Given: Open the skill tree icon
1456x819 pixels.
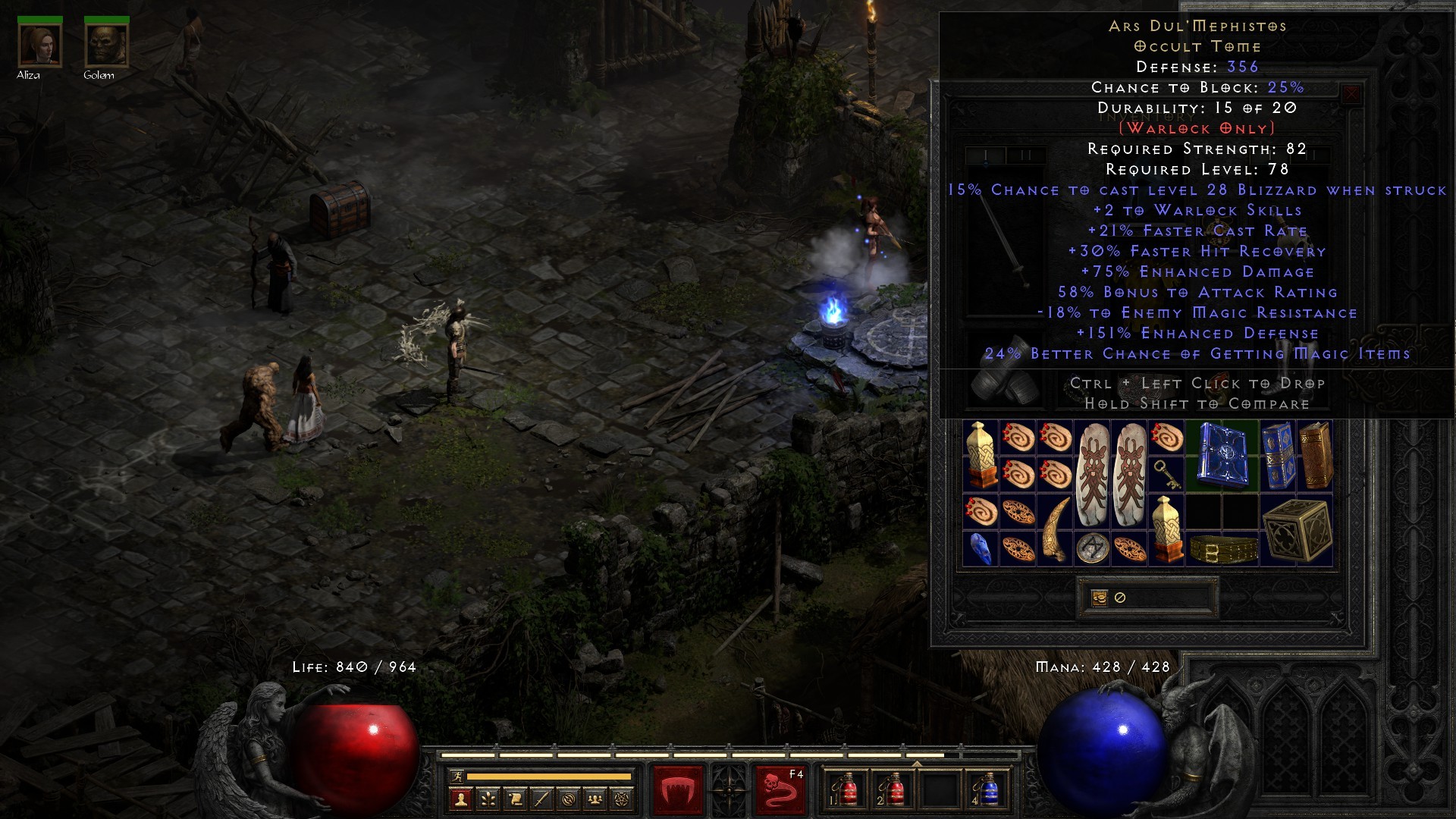Looking at the screenshot, I should click(489, 799).
